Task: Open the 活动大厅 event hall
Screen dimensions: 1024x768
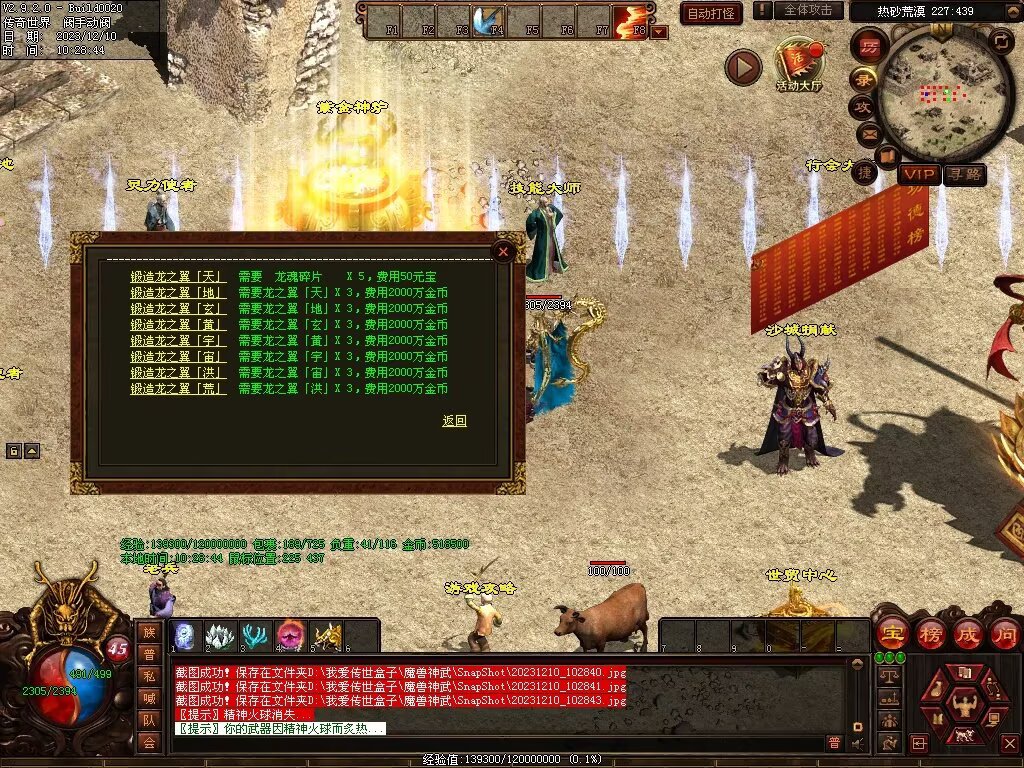Action: (798, 64)
